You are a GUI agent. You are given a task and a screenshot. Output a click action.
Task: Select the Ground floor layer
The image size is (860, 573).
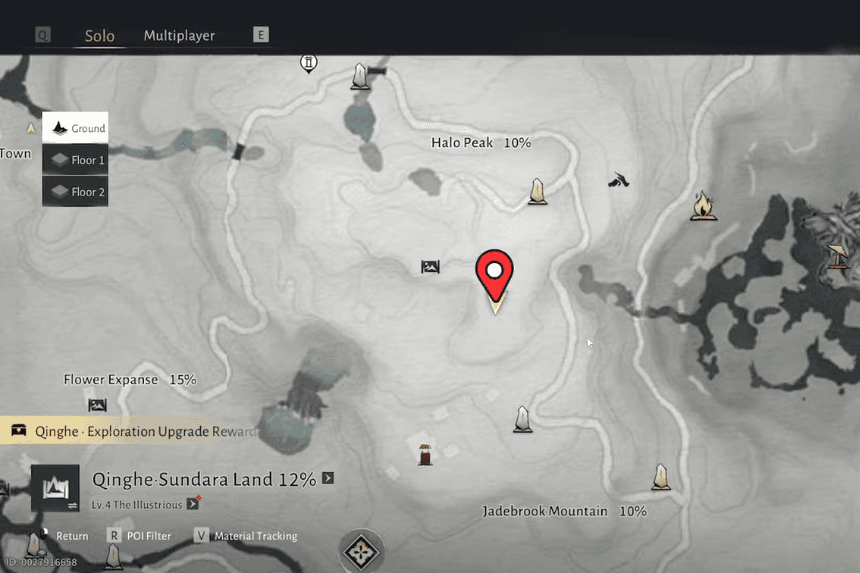click(x=75, y=128)
